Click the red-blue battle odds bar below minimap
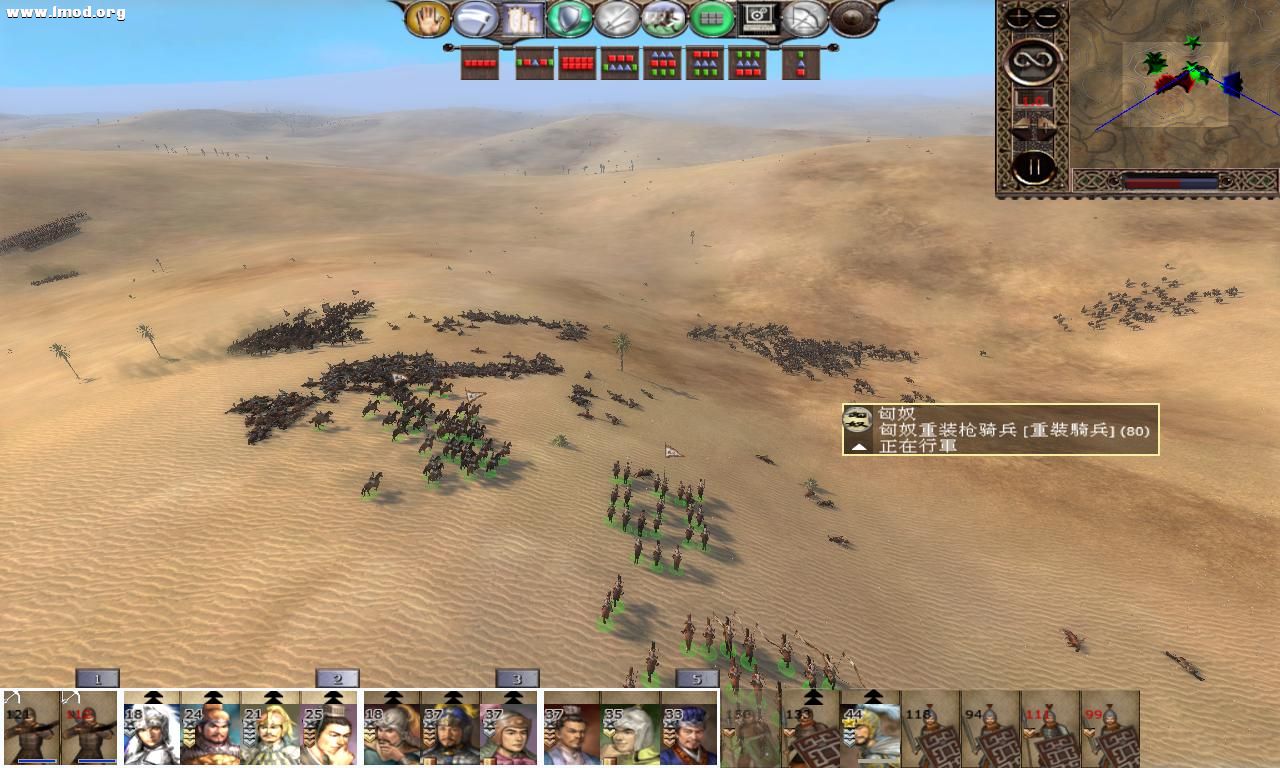Screen dimensions: 1280x768 pos(1170,183)
